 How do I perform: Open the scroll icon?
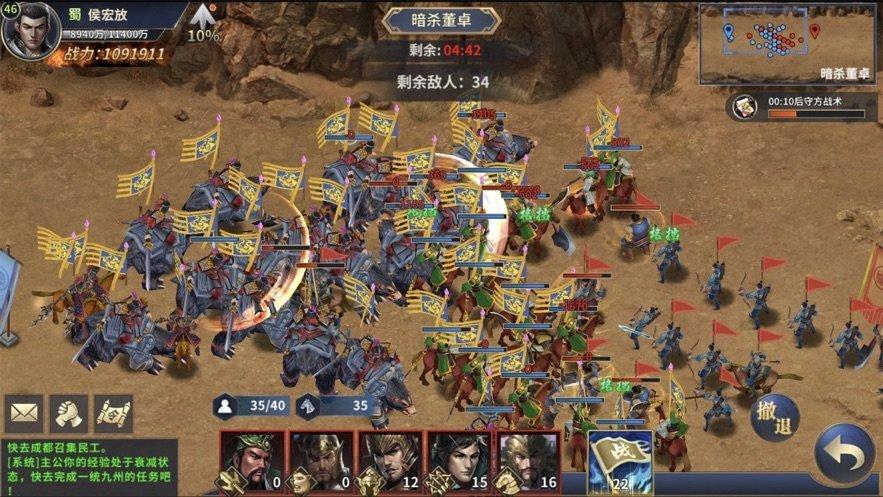113,413
